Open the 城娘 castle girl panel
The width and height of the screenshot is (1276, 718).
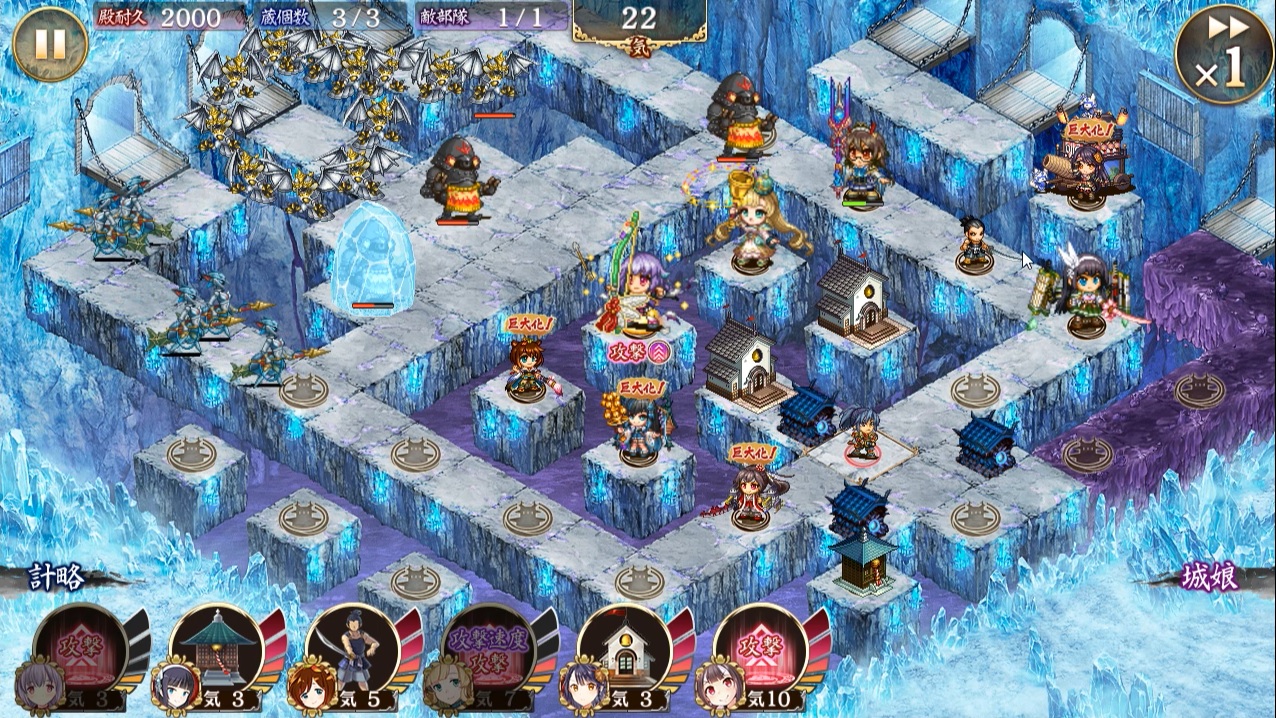[1210, 577]
